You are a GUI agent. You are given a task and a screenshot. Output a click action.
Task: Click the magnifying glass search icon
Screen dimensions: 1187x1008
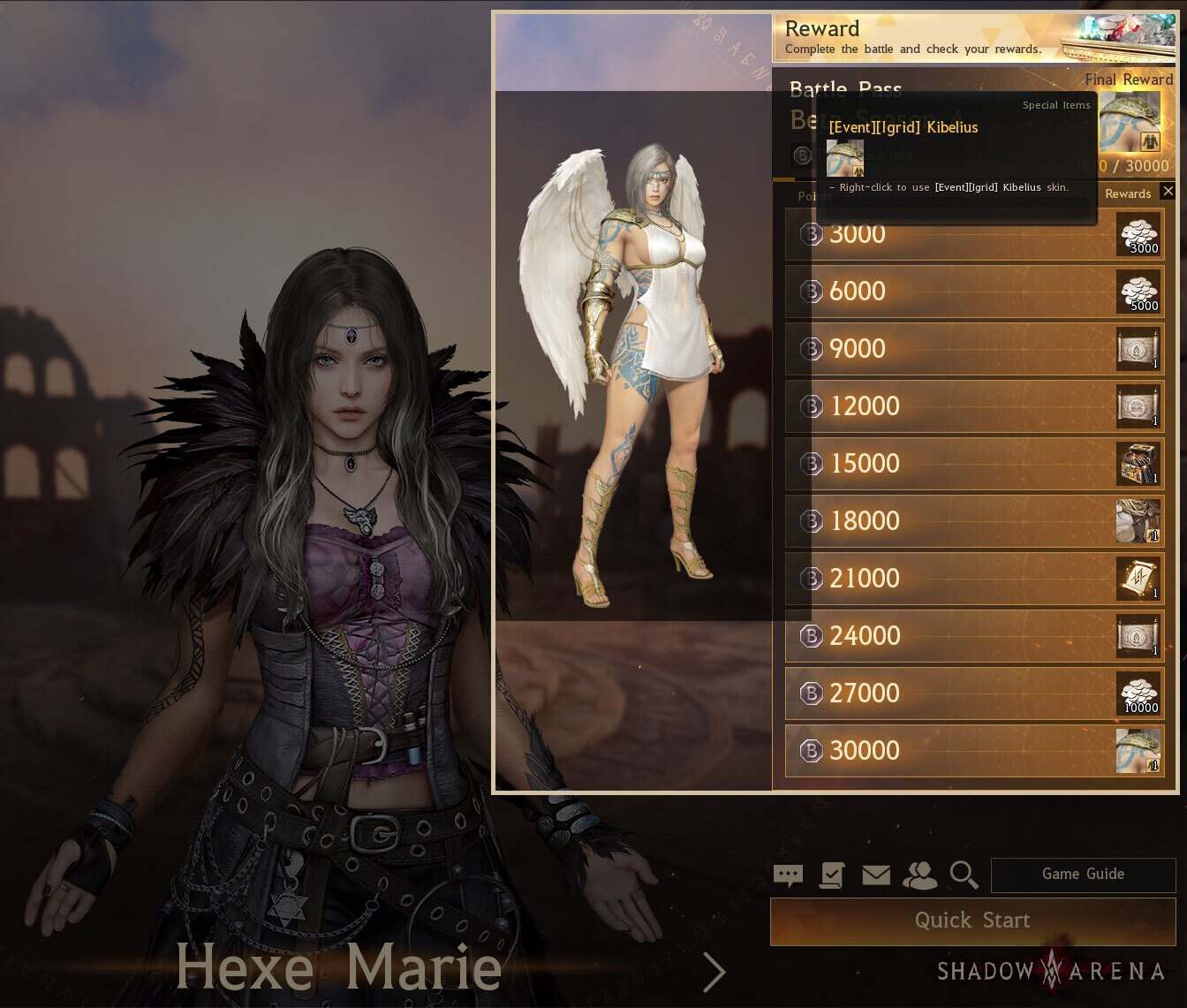coord(964,875)
